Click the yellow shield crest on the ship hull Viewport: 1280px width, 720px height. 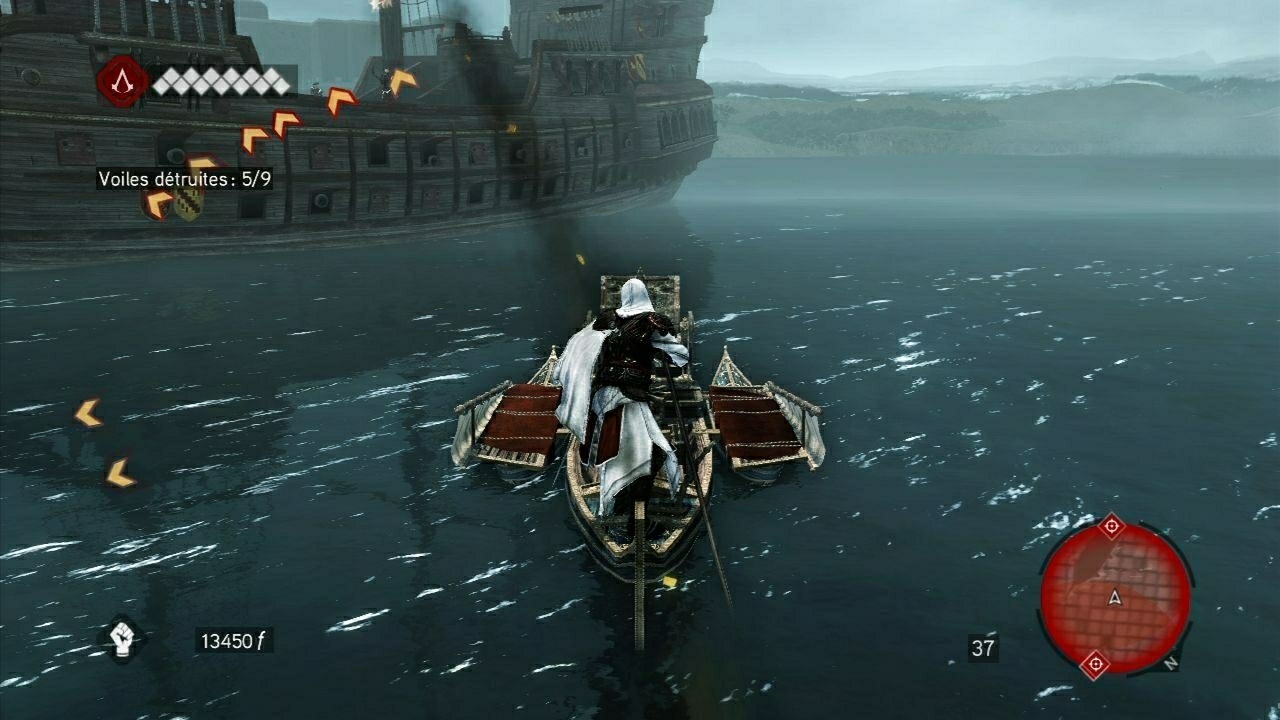(188, 206)
